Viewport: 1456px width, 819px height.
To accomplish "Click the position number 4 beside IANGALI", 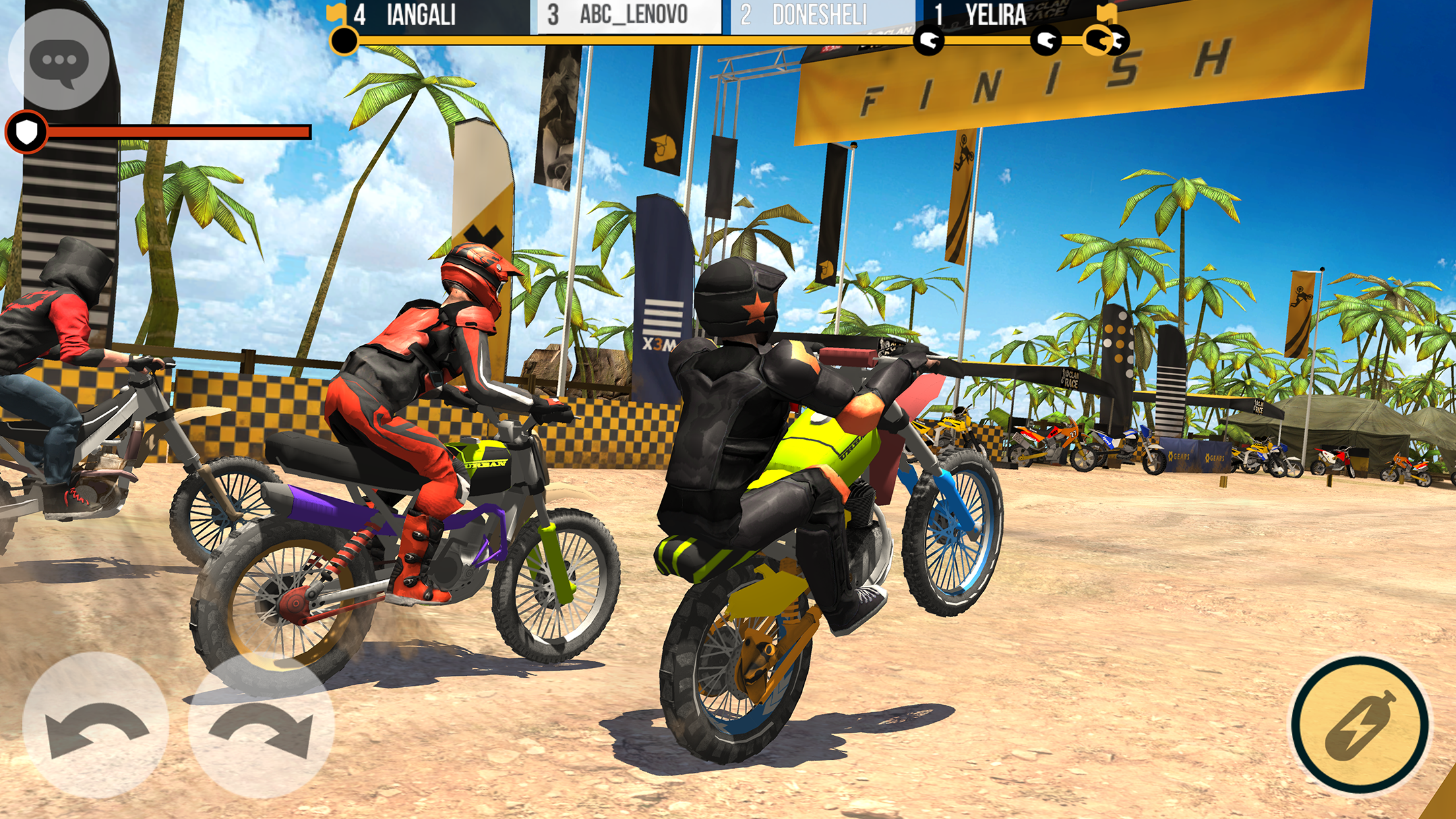I will (x=361, y=15).
